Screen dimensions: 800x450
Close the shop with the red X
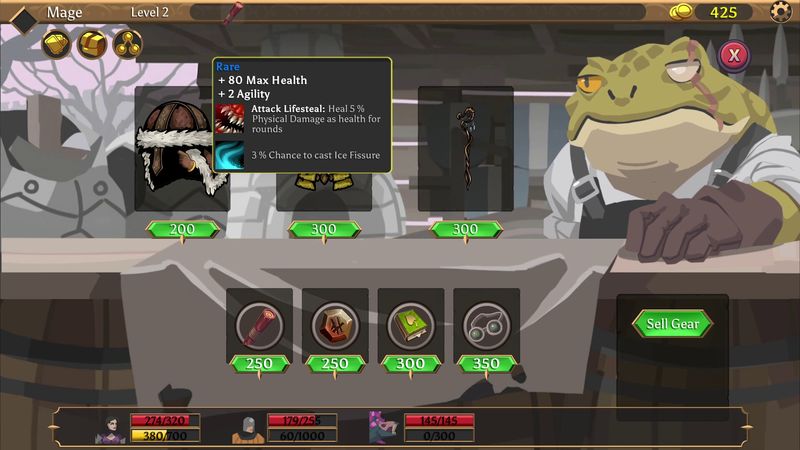click(x=734, y=55)
